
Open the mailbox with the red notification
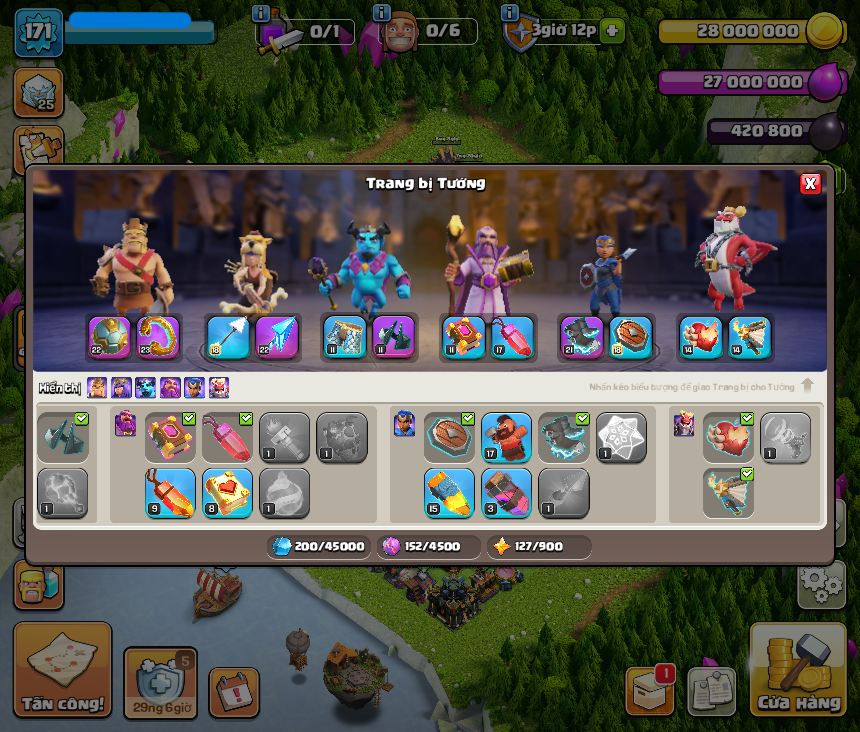pos(650,690)
